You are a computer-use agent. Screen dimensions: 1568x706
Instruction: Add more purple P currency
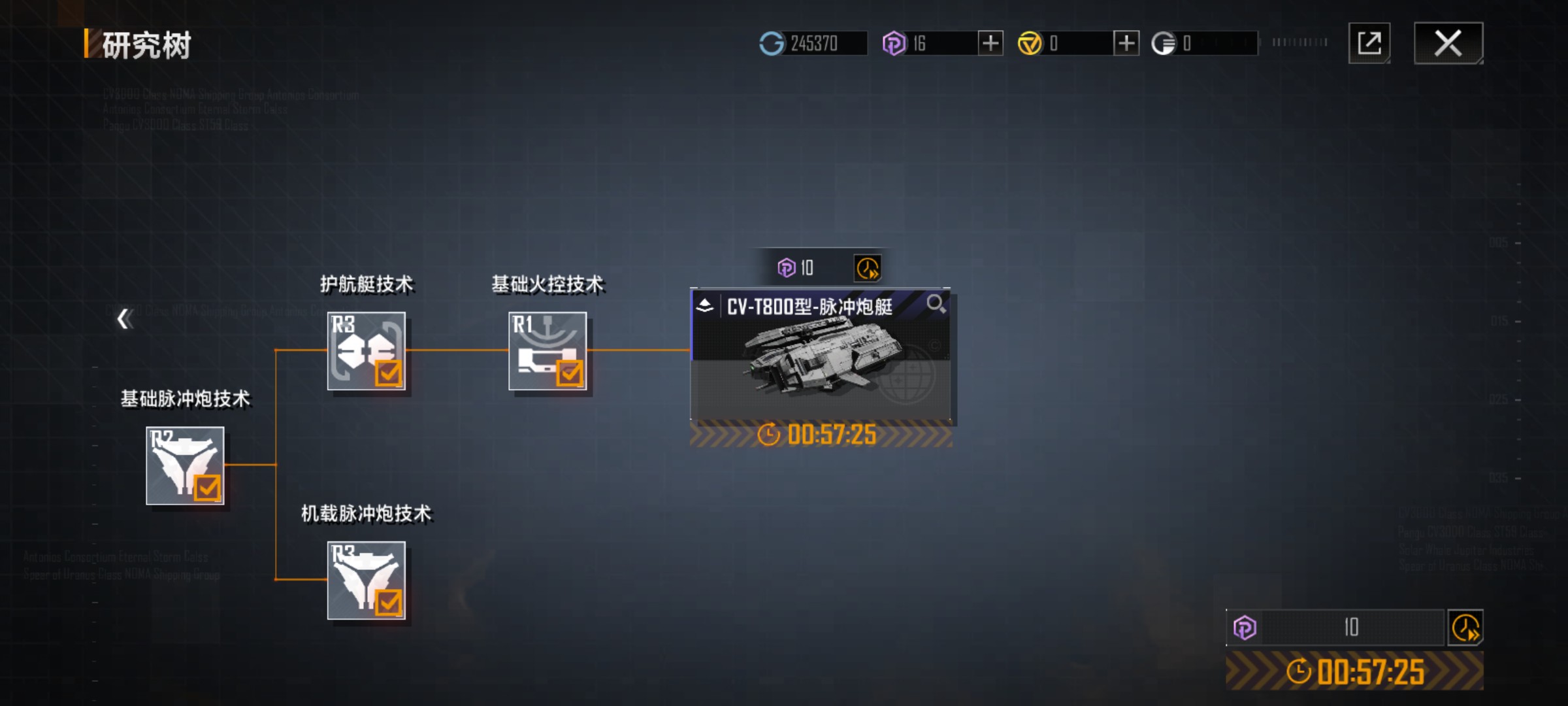point(990,44)
